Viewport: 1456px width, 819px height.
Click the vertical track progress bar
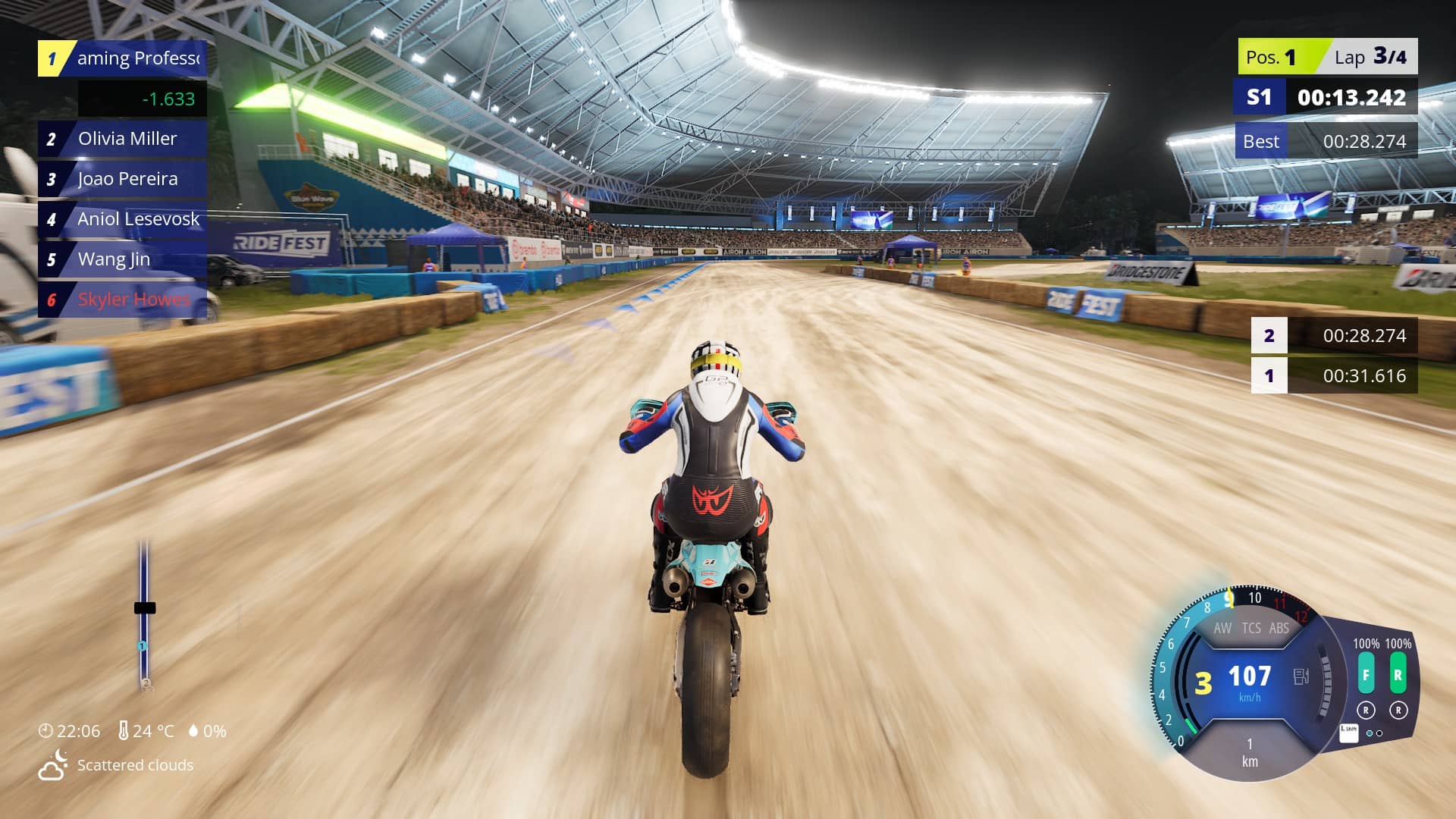(143, 614)
